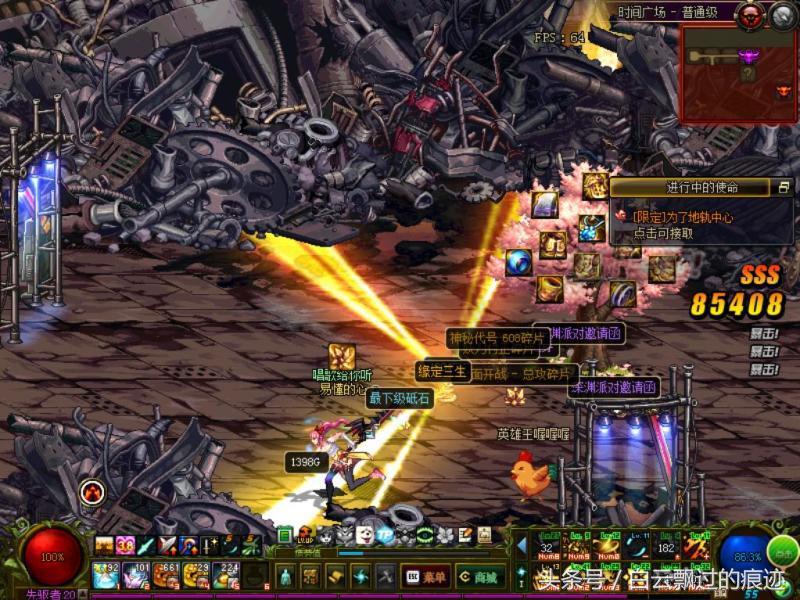800x600 pixels.
Task: Use the quick-slot item with count 661
Action: 164,575
